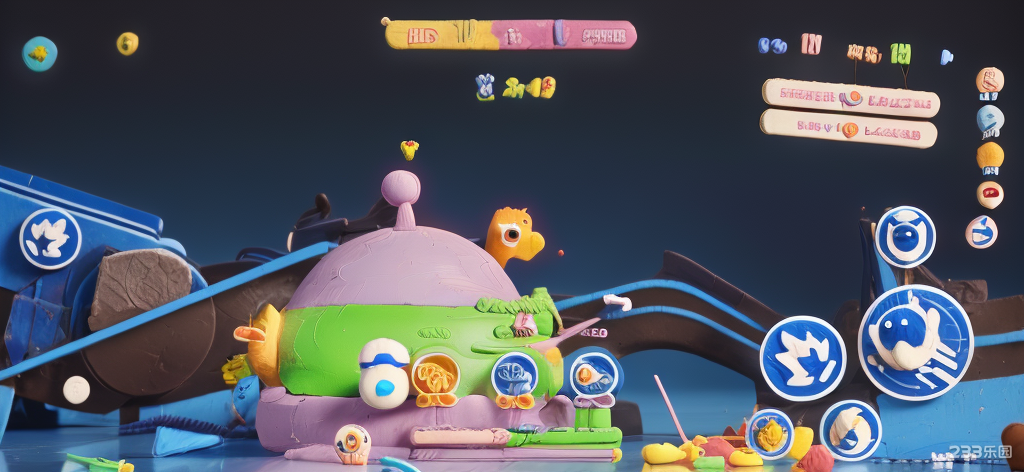Activate the blue button with white flame shape

coord(802,358)
